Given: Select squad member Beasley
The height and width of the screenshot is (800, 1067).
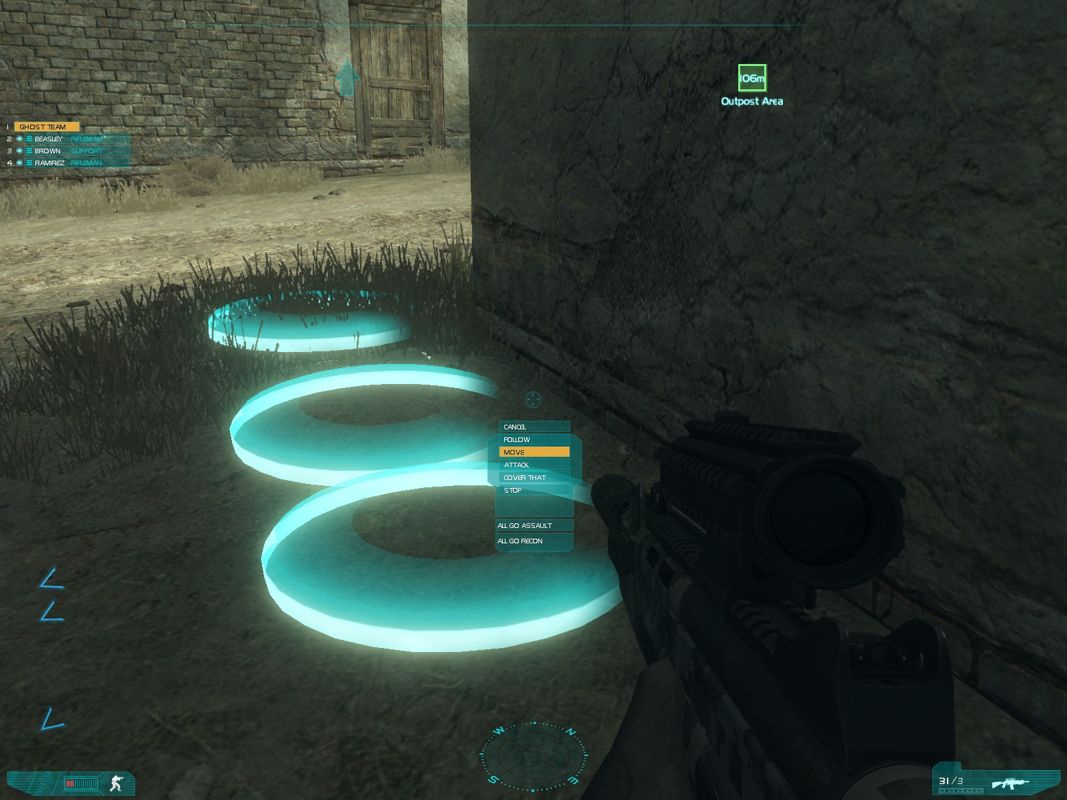Looking at the screenshot, I should point(48,139).
